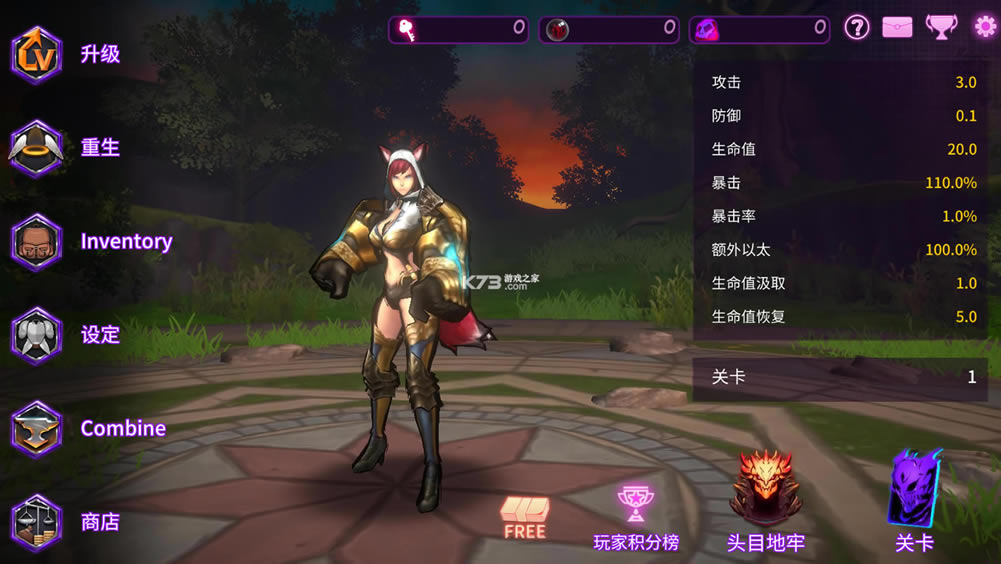View the trophy achievements
The image size is (1001, 564).
pos(941,27)
